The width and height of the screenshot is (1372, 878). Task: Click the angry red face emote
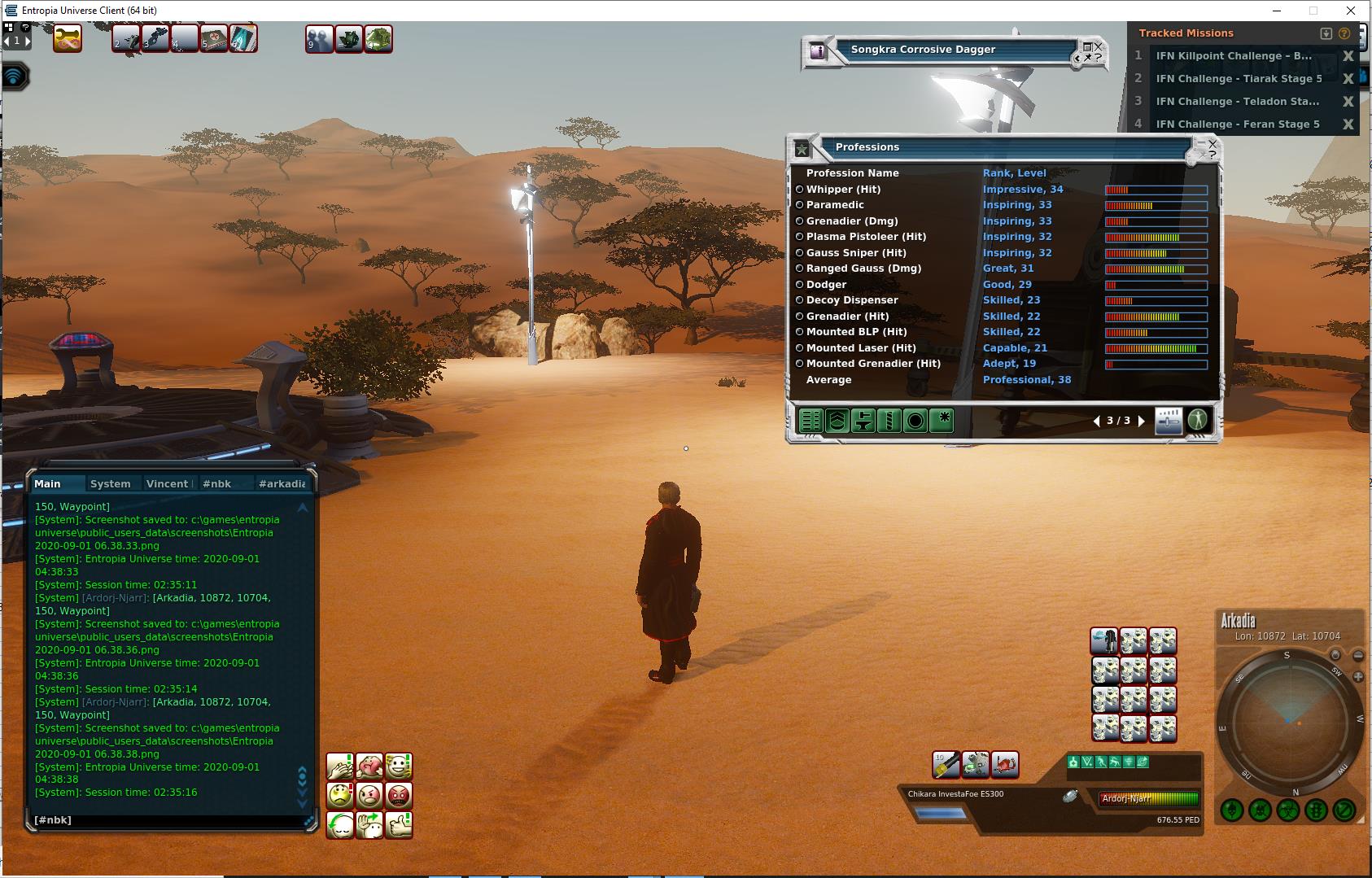398,795
